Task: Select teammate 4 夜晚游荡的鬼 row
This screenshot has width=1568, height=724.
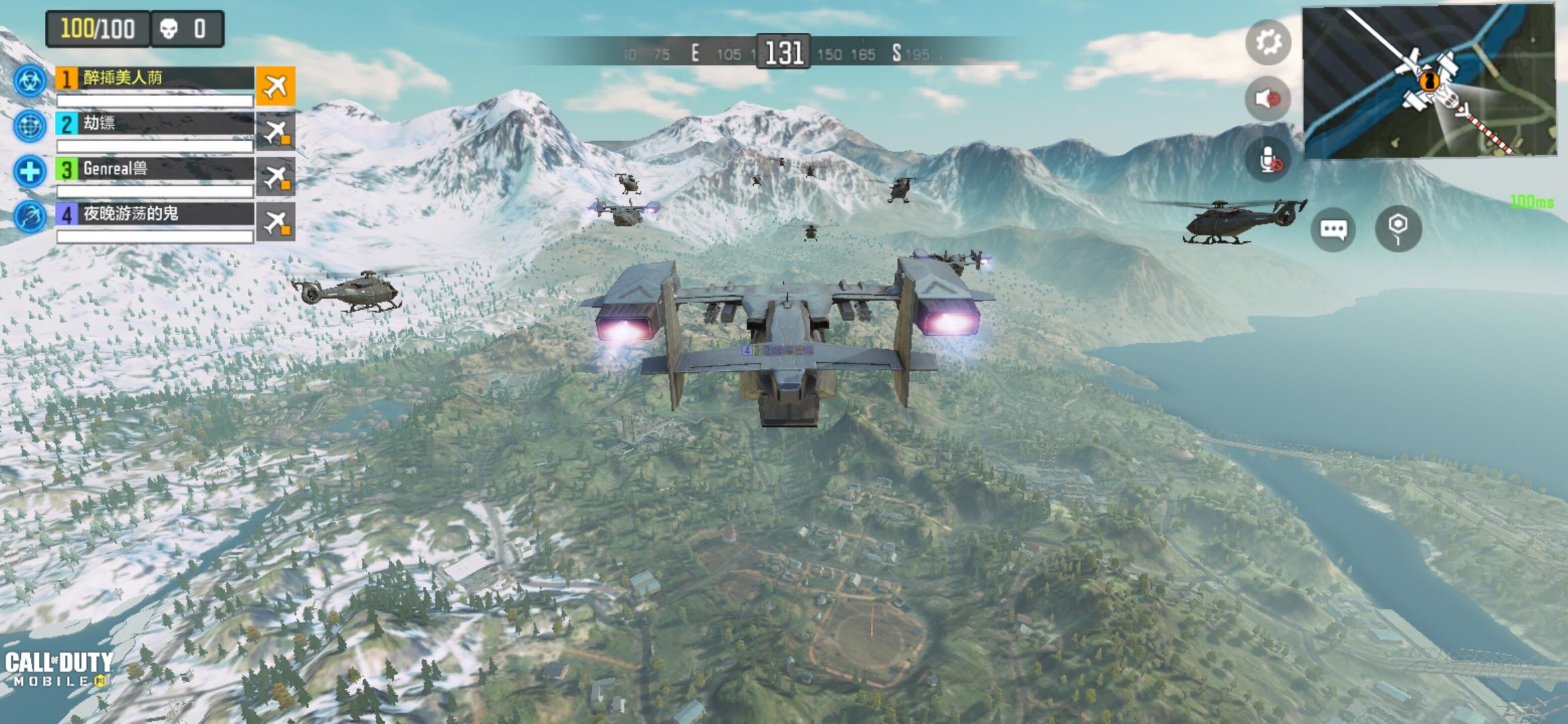Action: click(x=154, y=215)
